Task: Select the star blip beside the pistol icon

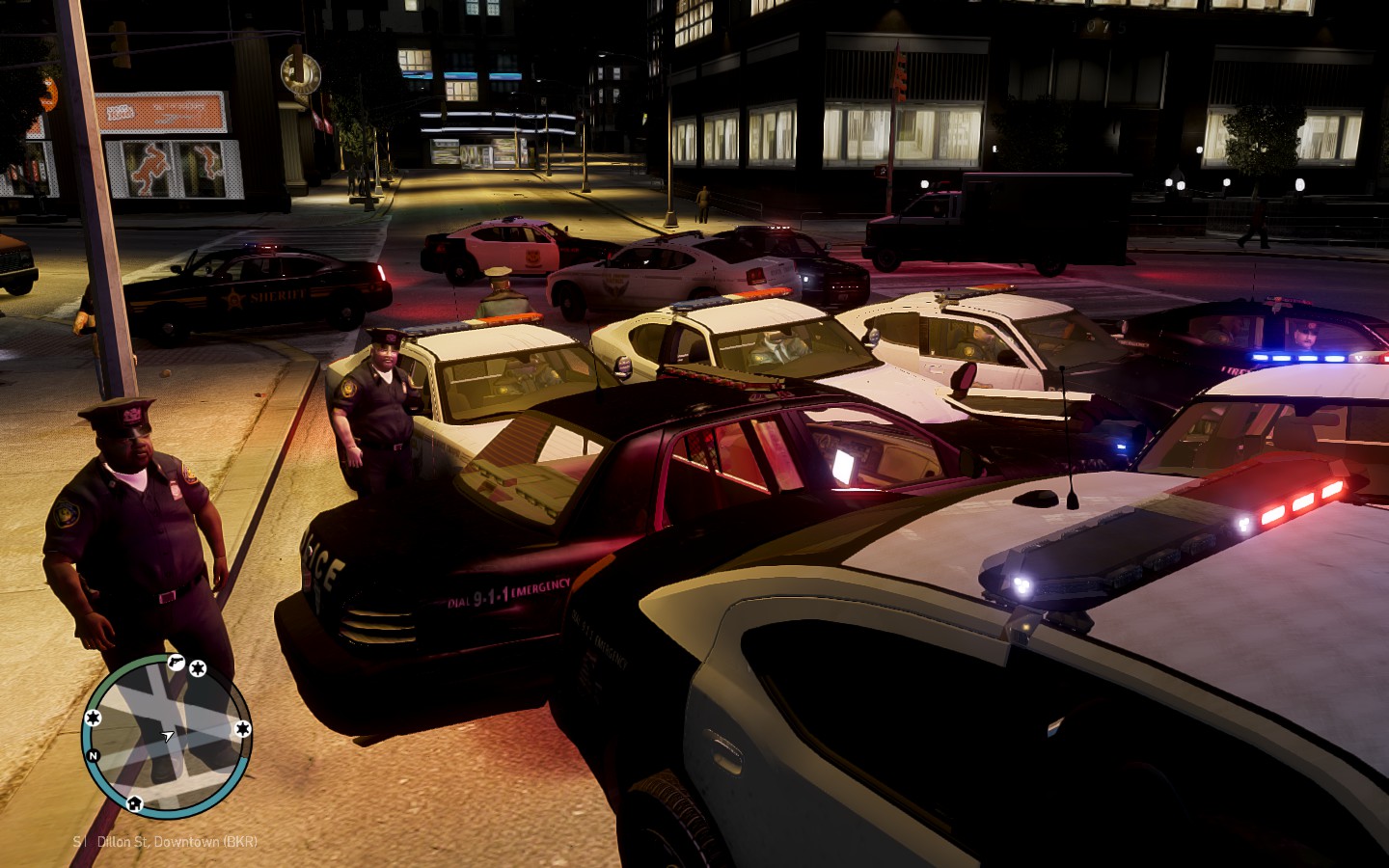Action: click(x=198, y=668)
